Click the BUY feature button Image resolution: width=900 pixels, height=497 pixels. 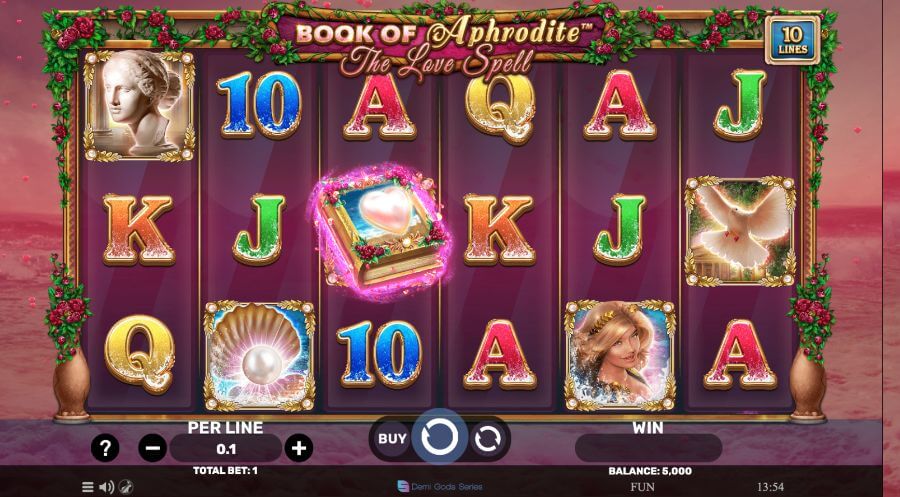coord(392,438)
